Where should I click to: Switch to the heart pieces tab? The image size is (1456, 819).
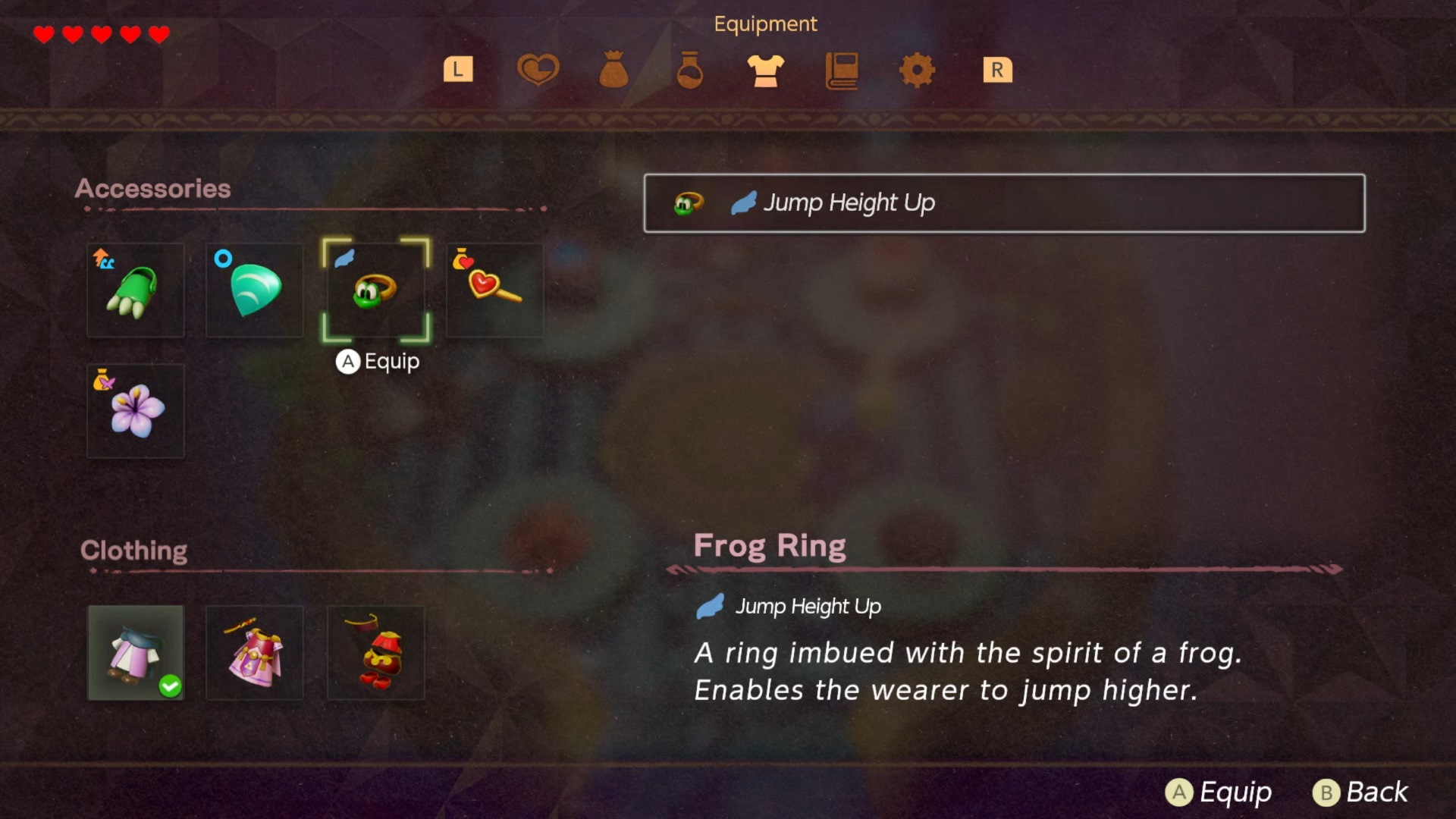[538, 71]
